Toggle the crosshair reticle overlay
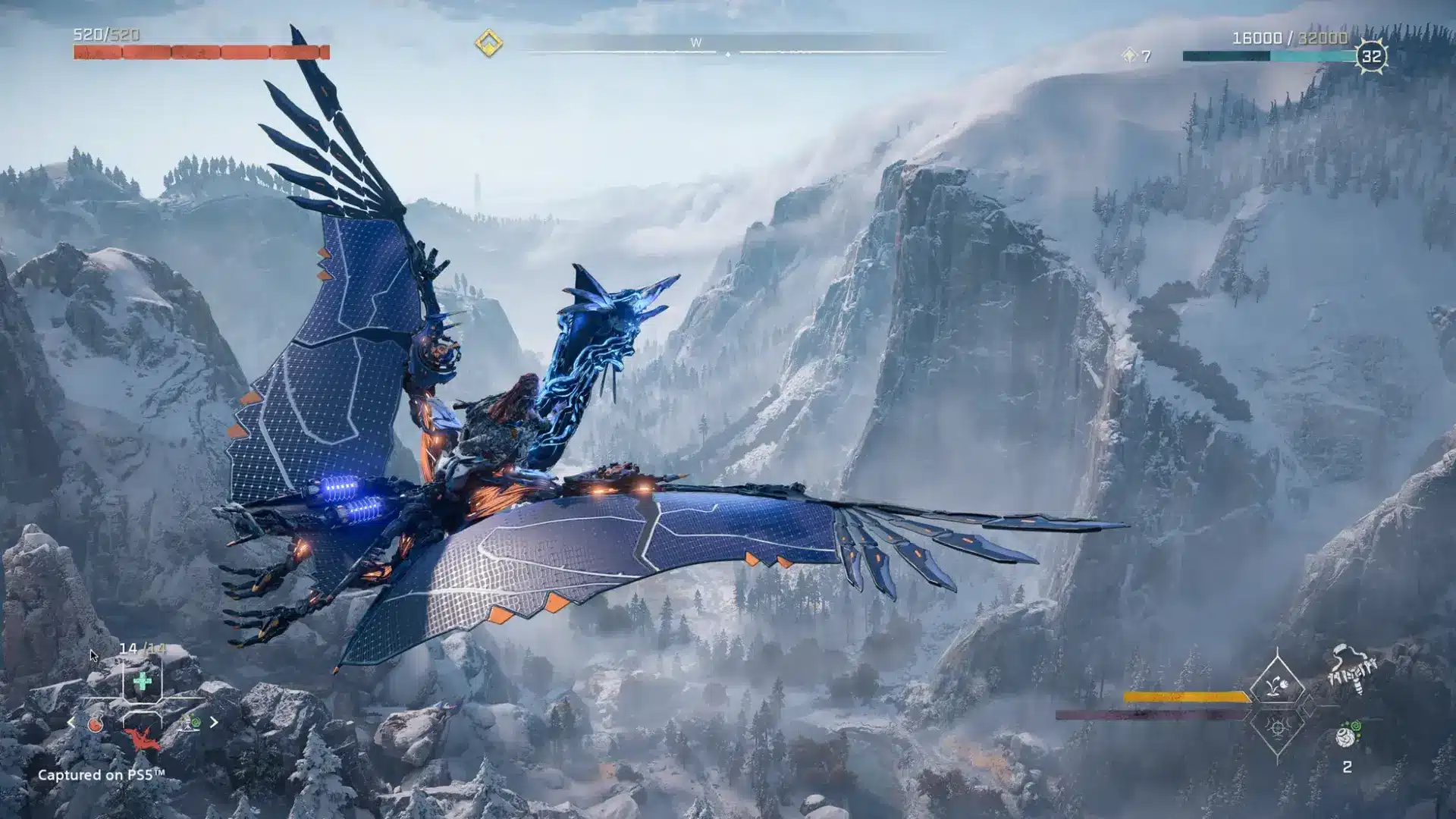 click(143, 699)
